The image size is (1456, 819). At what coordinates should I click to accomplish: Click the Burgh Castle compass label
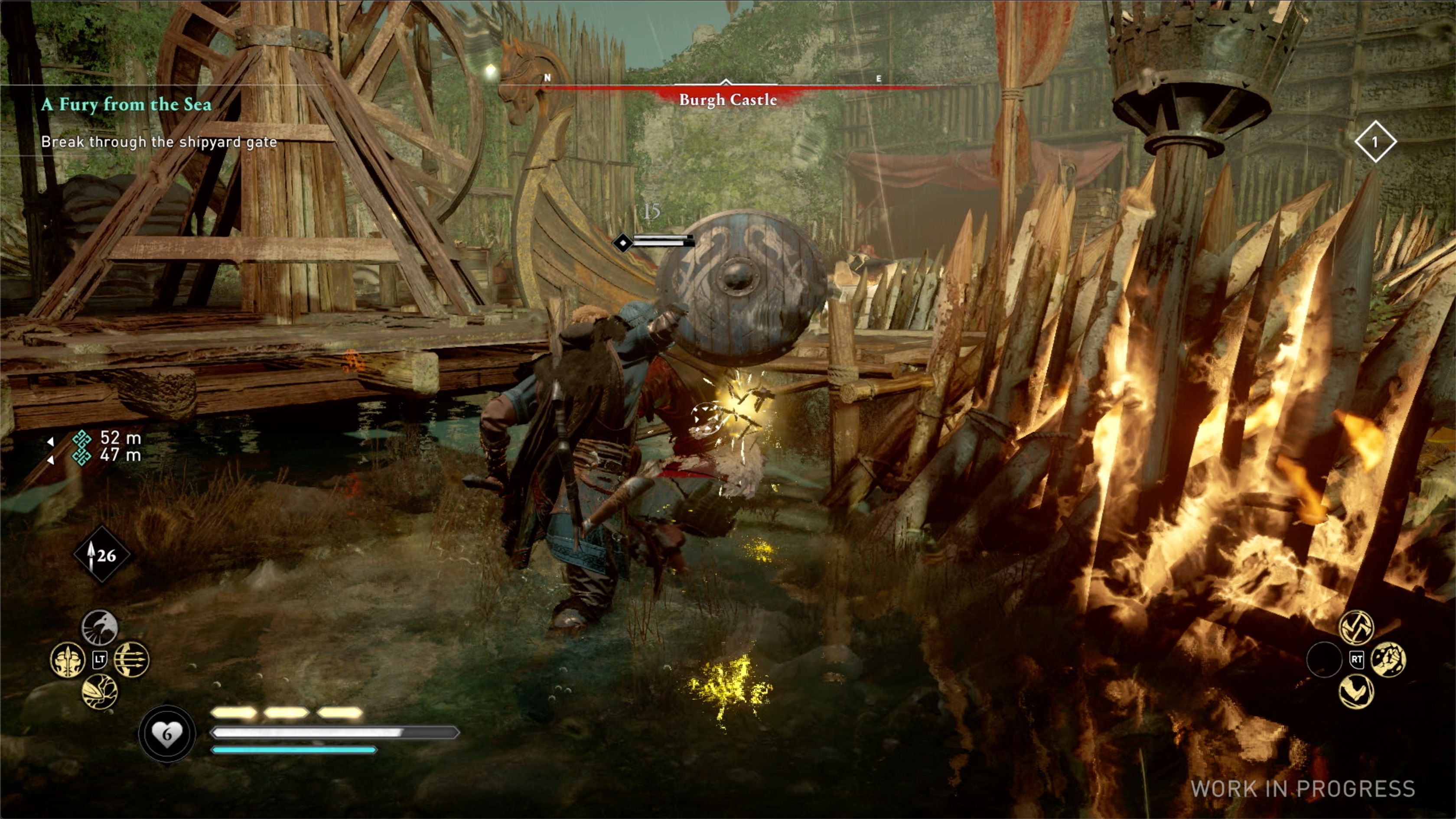tap(728, 100)
